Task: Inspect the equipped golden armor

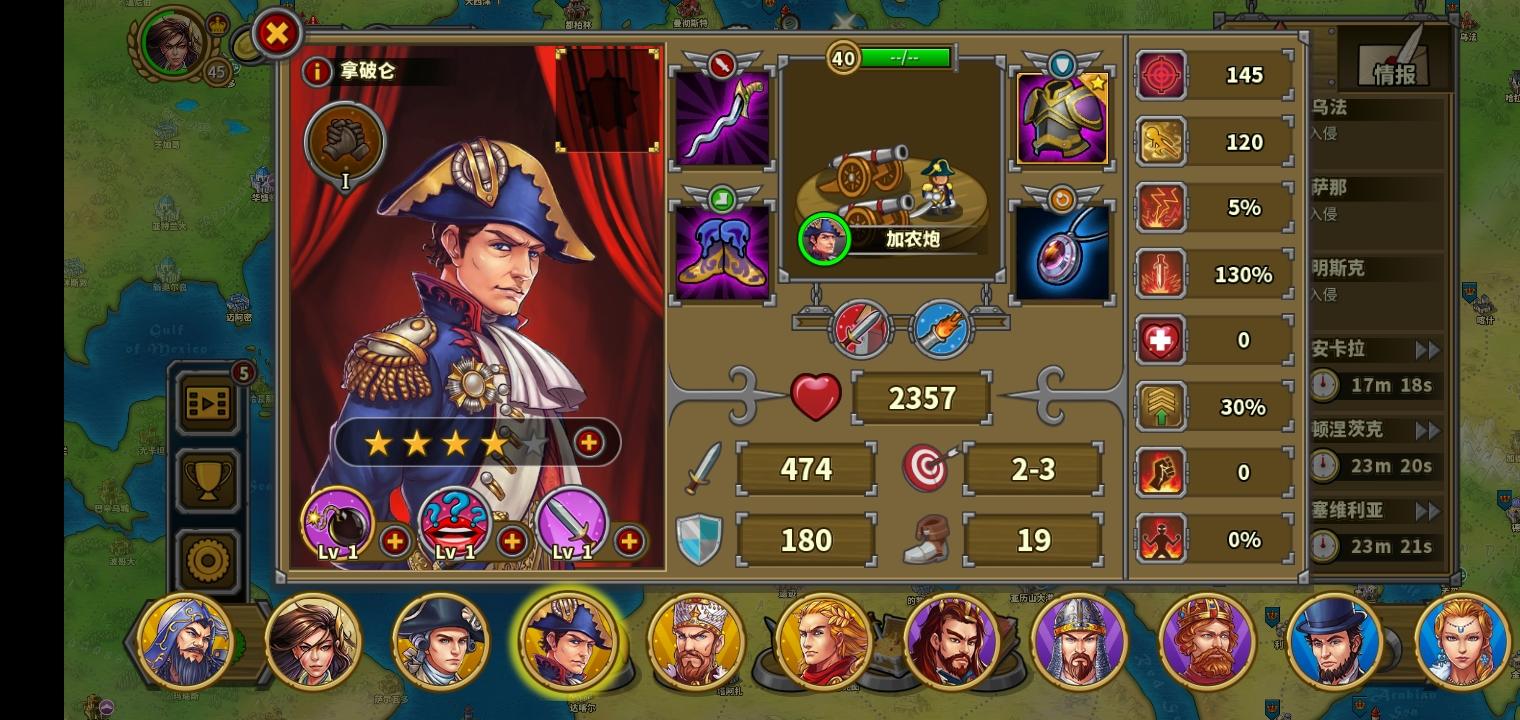Action: (x=1061, y=113)
